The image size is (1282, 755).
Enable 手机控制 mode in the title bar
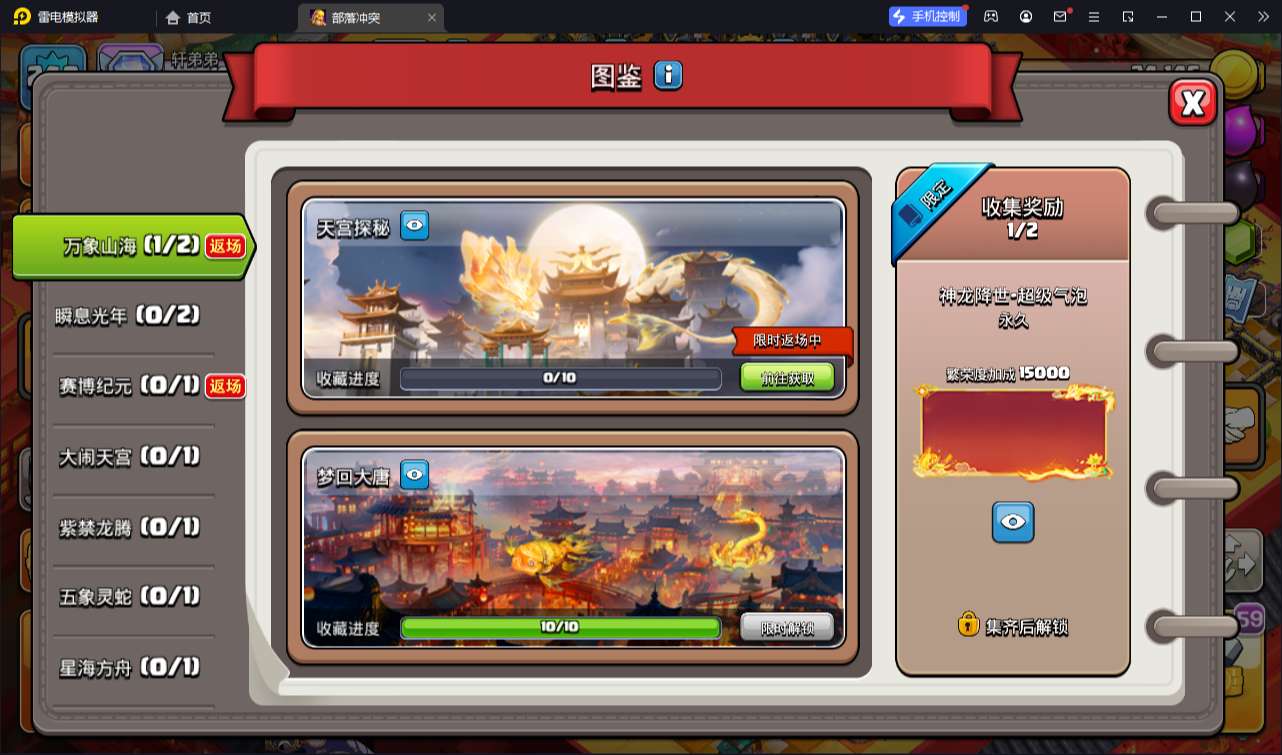925,15
